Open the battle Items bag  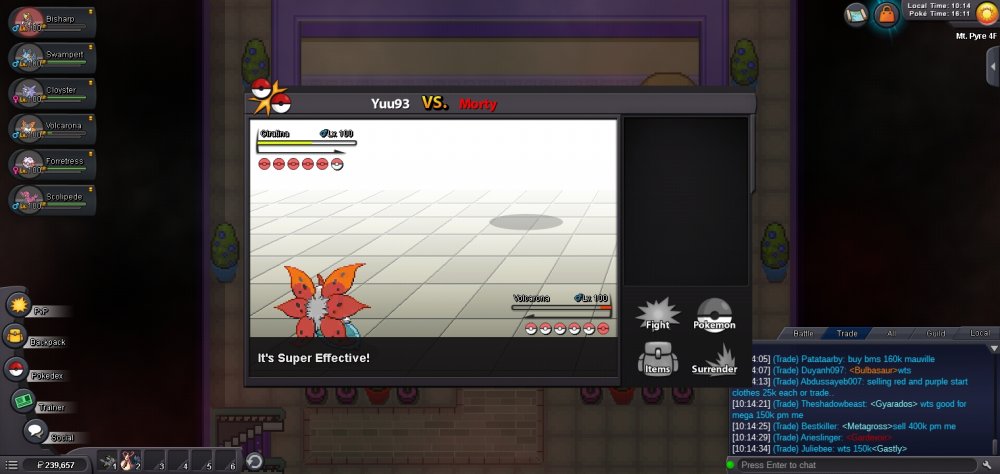tap(657, 358)
